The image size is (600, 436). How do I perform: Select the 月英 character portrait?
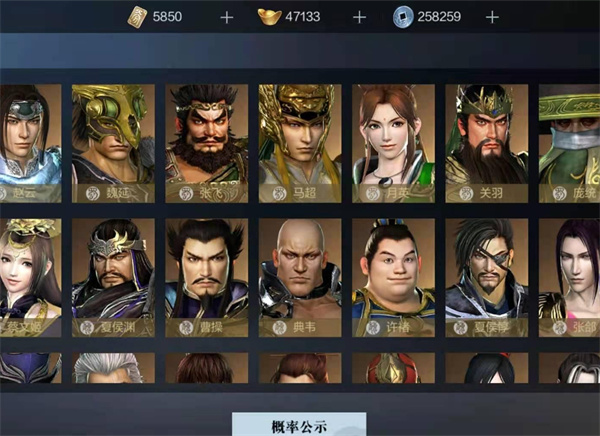[392, 141]
